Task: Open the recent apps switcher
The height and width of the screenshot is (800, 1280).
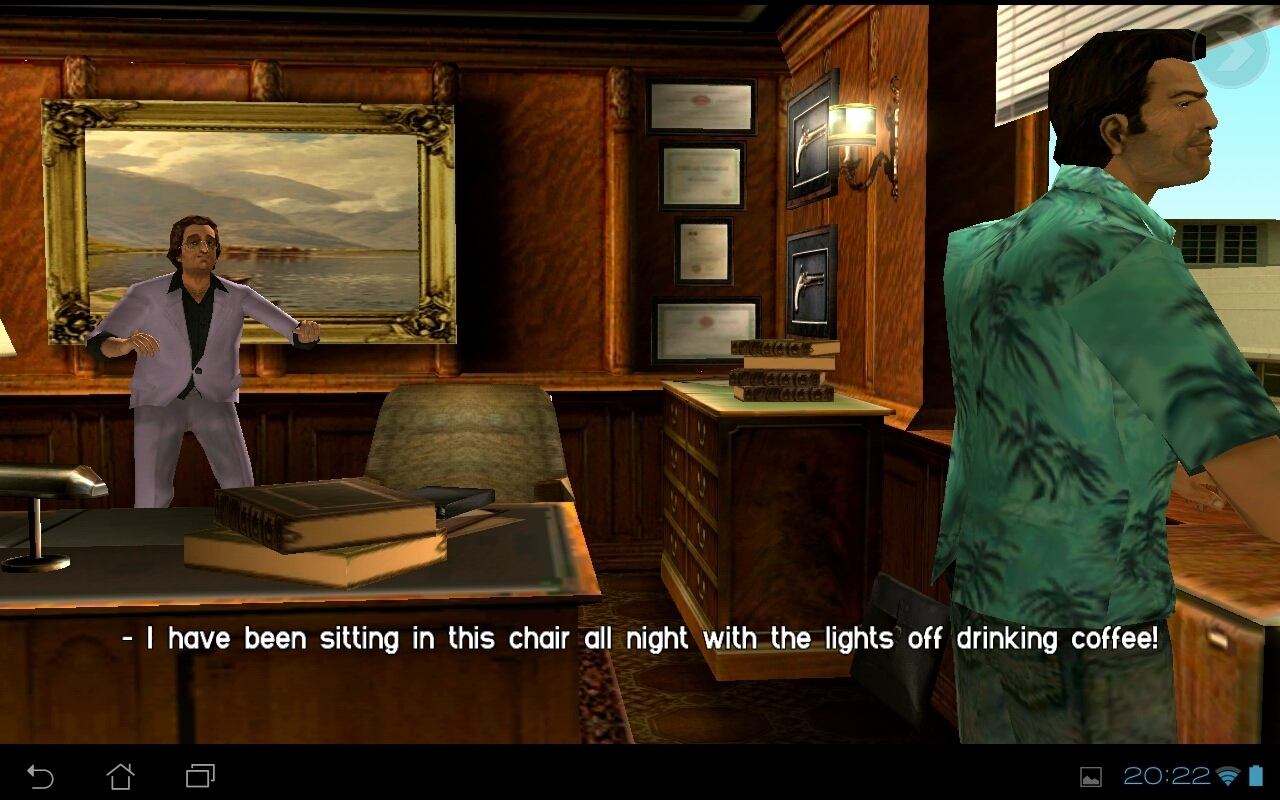Action: pyautogui.click(x=200, y=776)
